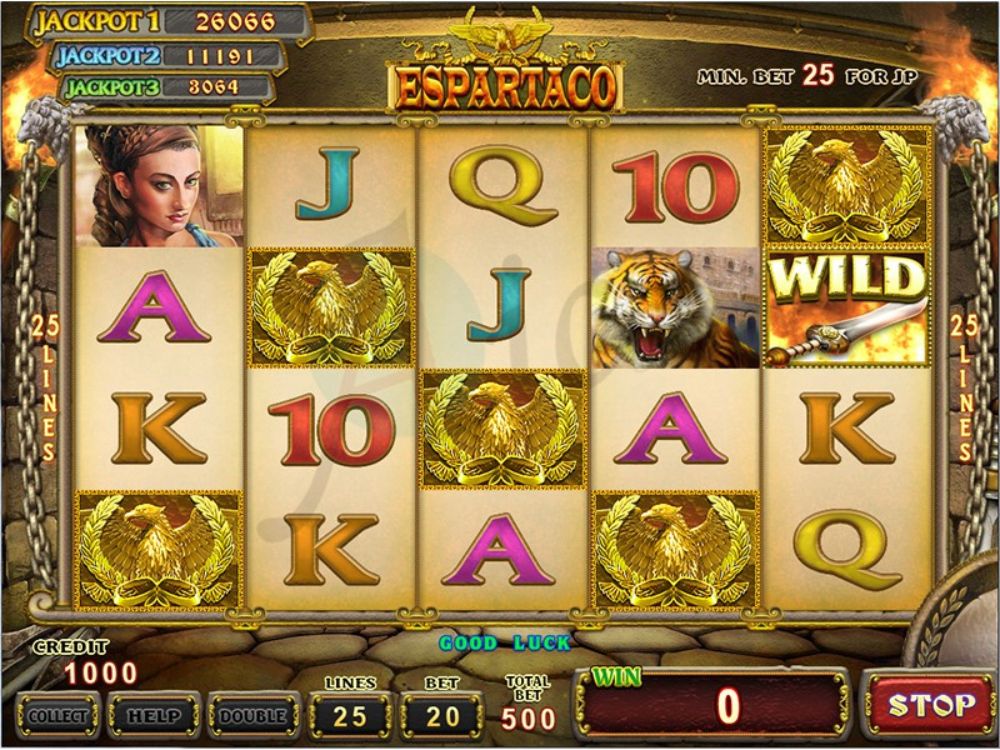Collect your credits

click(x=57, y=716)
